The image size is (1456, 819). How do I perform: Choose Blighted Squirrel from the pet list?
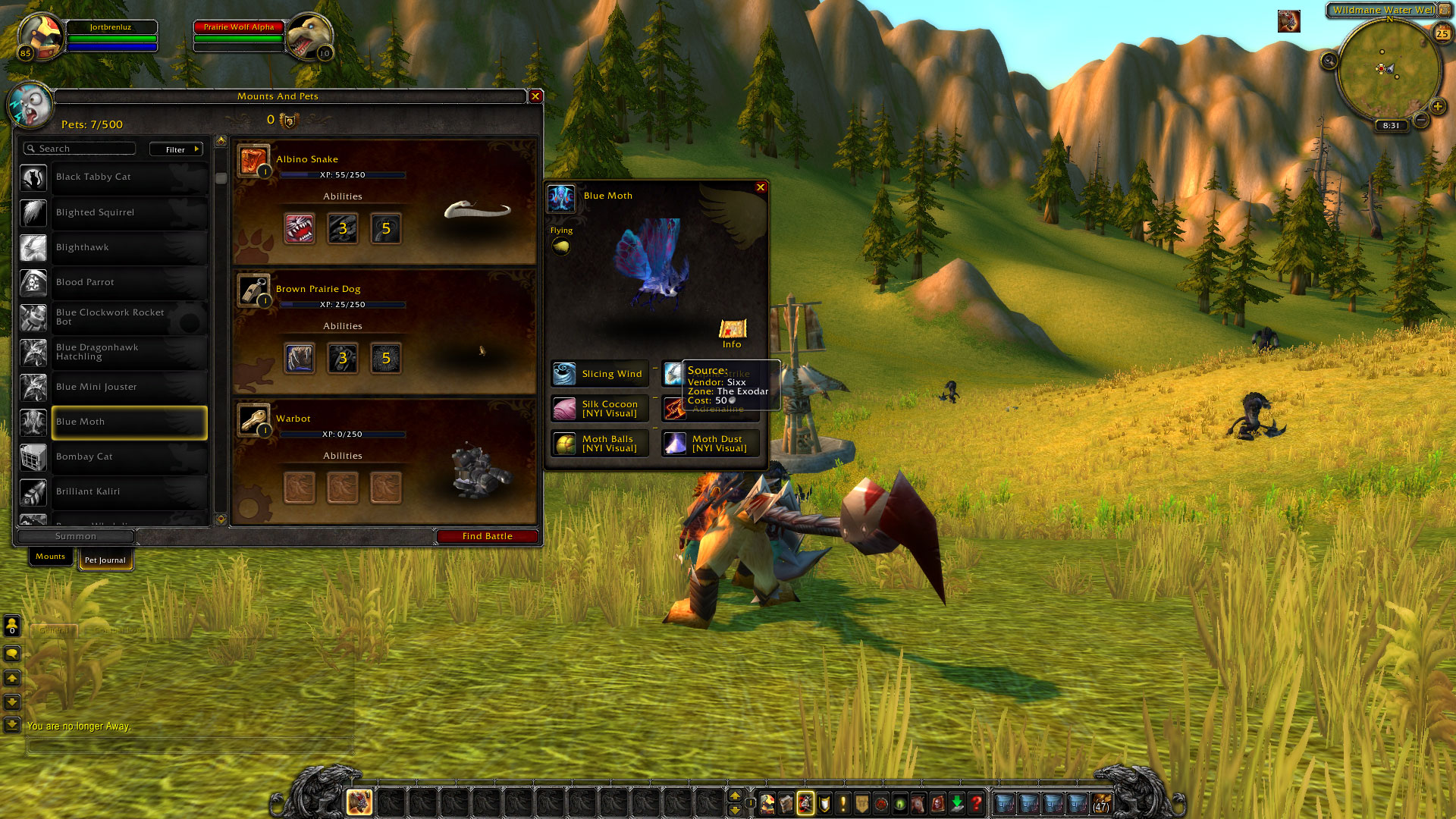129,212
